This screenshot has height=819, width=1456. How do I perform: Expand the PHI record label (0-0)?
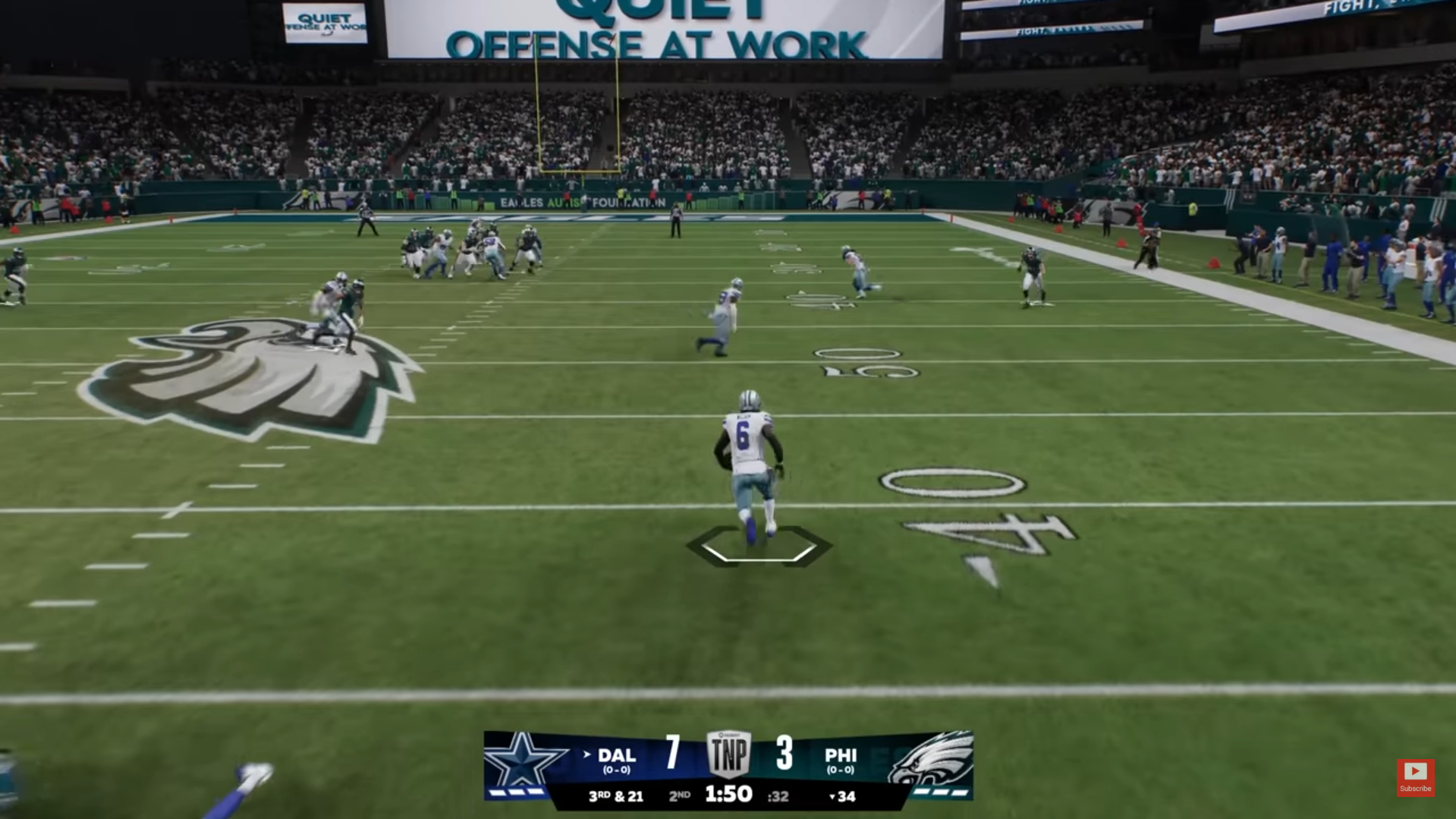click(842, 770)
